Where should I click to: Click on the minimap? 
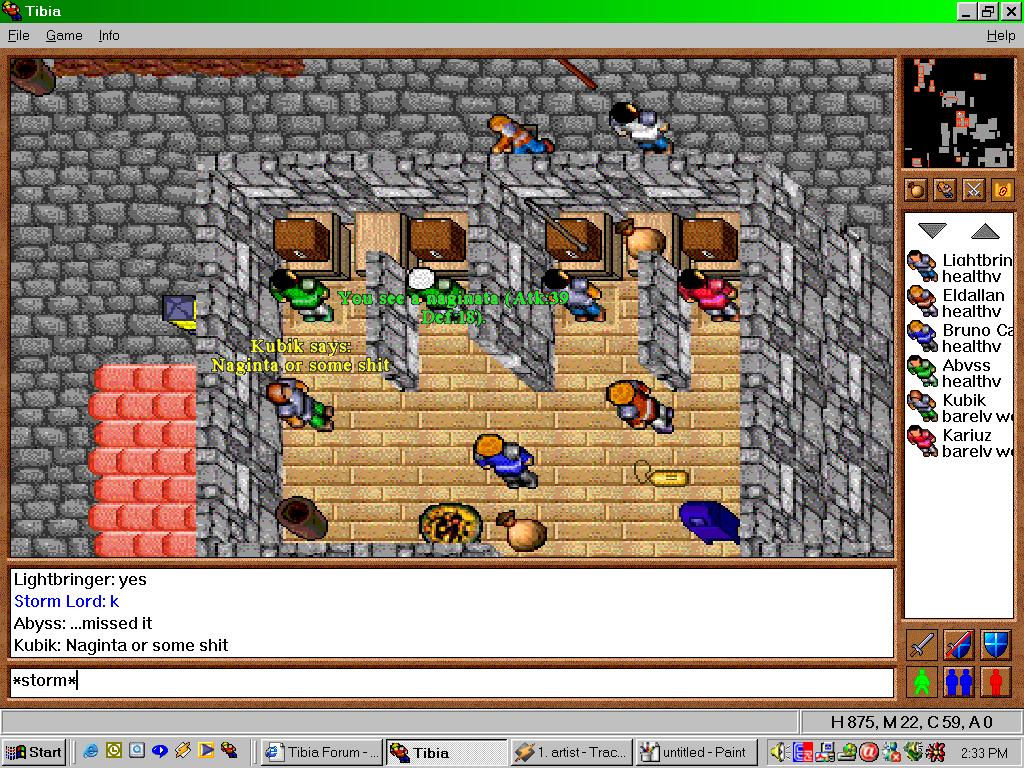tap(958, 113)
